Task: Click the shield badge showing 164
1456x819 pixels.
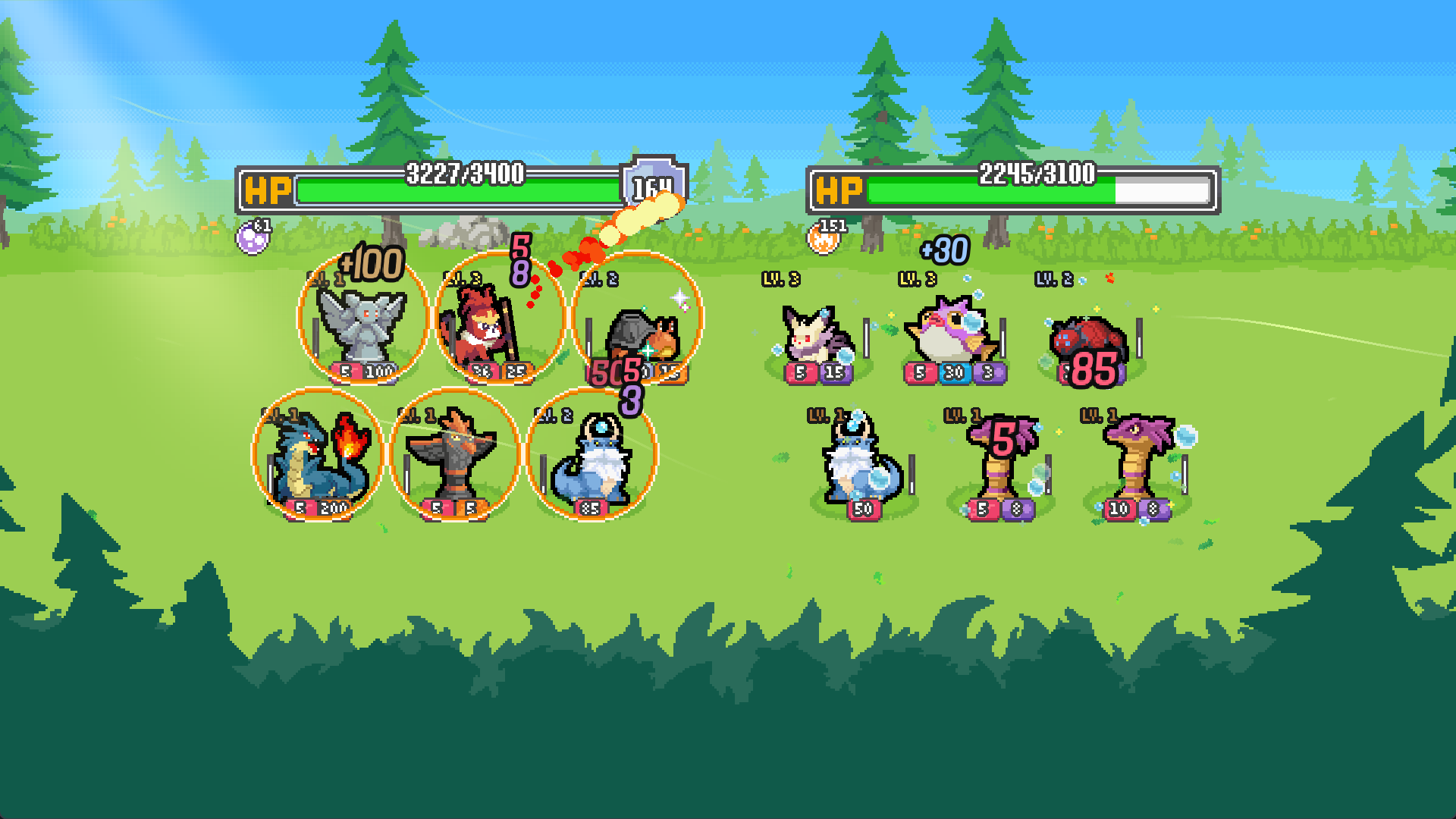Action: [x=652, y=186]
